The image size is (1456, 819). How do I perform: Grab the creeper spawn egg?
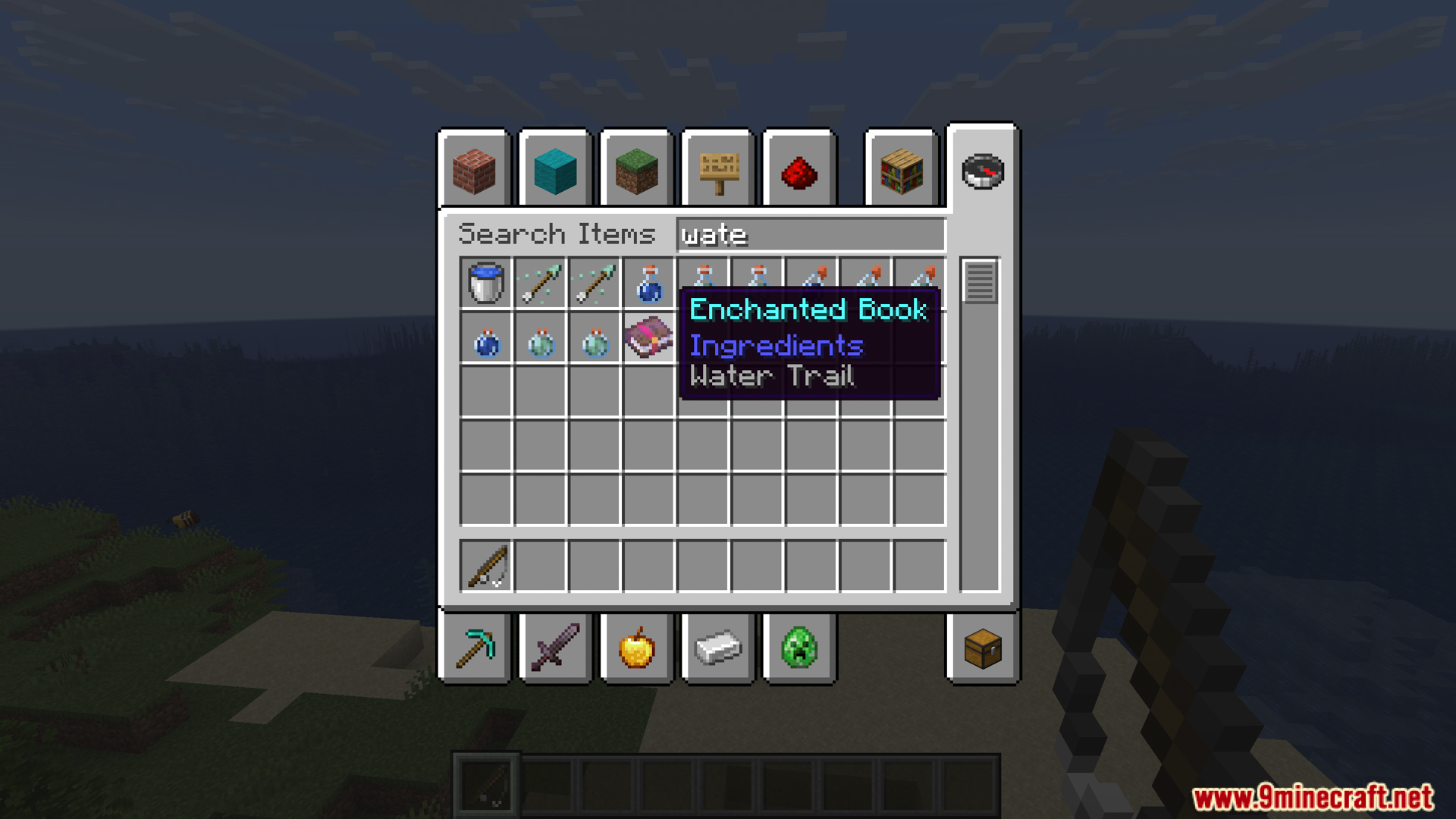click(797, 649)
